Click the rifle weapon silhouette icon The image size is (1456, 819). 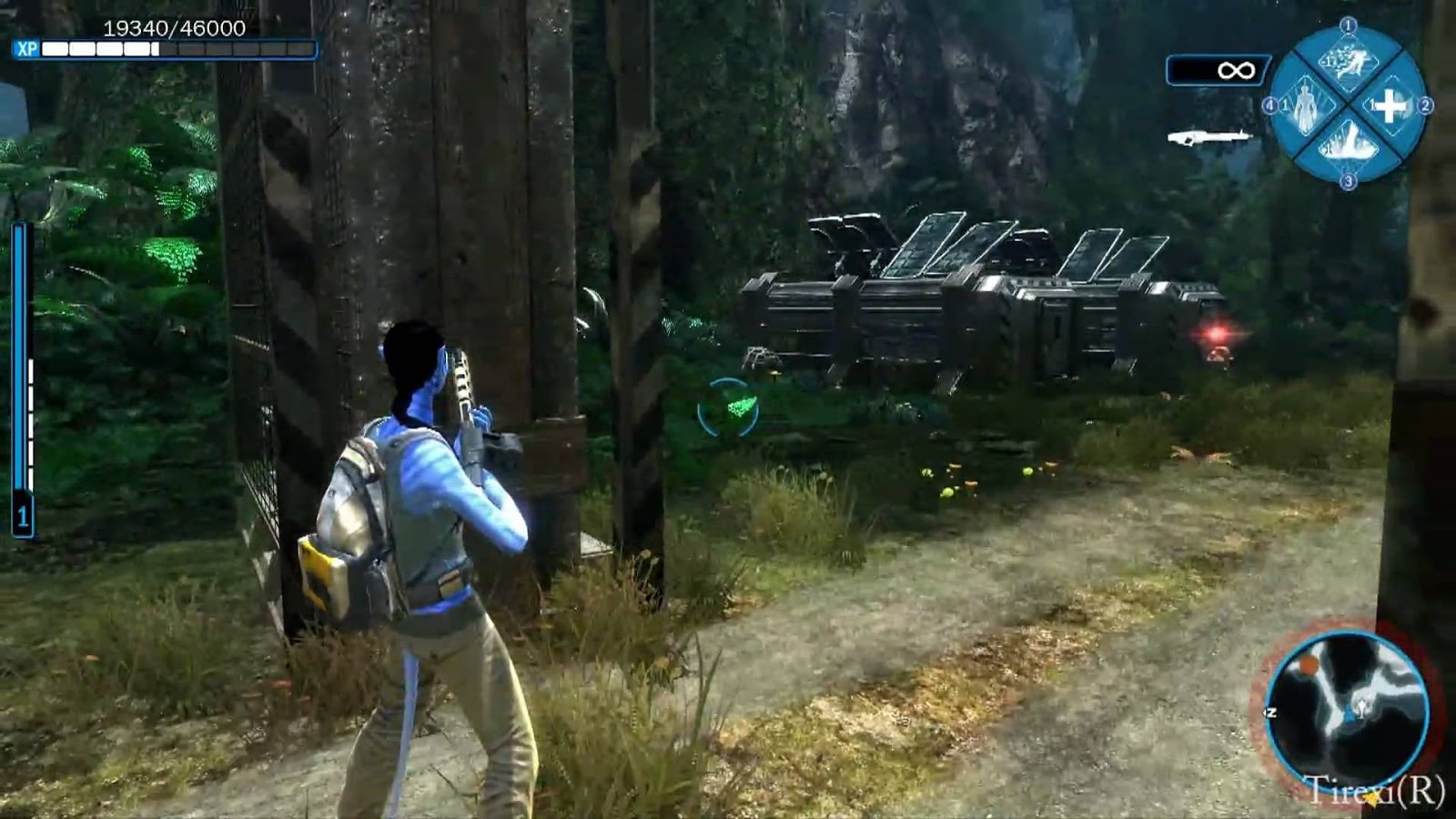pyautogui.click(x=1211, y=135)
